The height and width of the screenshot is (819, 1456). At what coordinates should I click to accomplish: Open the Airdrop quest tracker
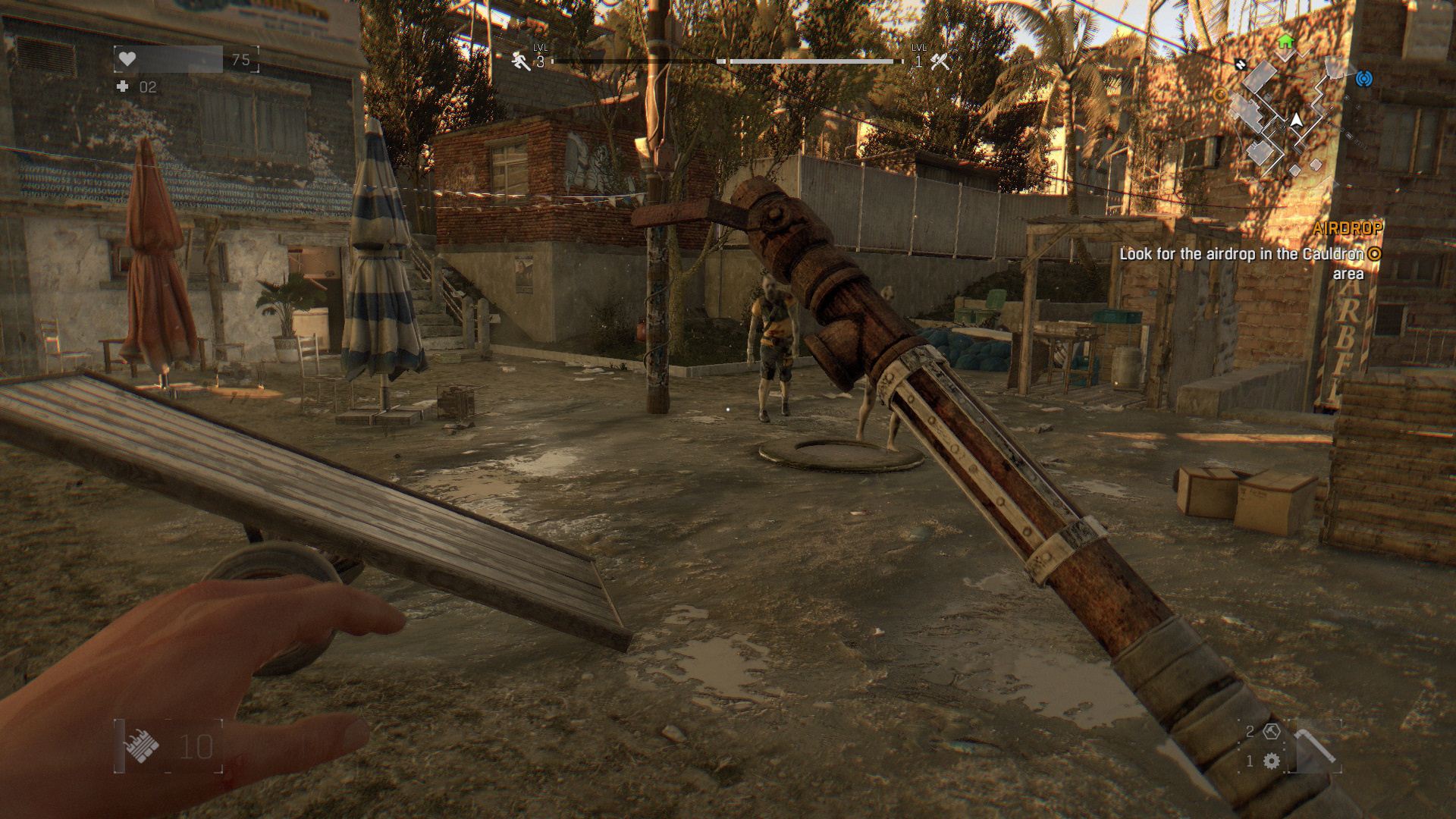tap(1347, 227)
